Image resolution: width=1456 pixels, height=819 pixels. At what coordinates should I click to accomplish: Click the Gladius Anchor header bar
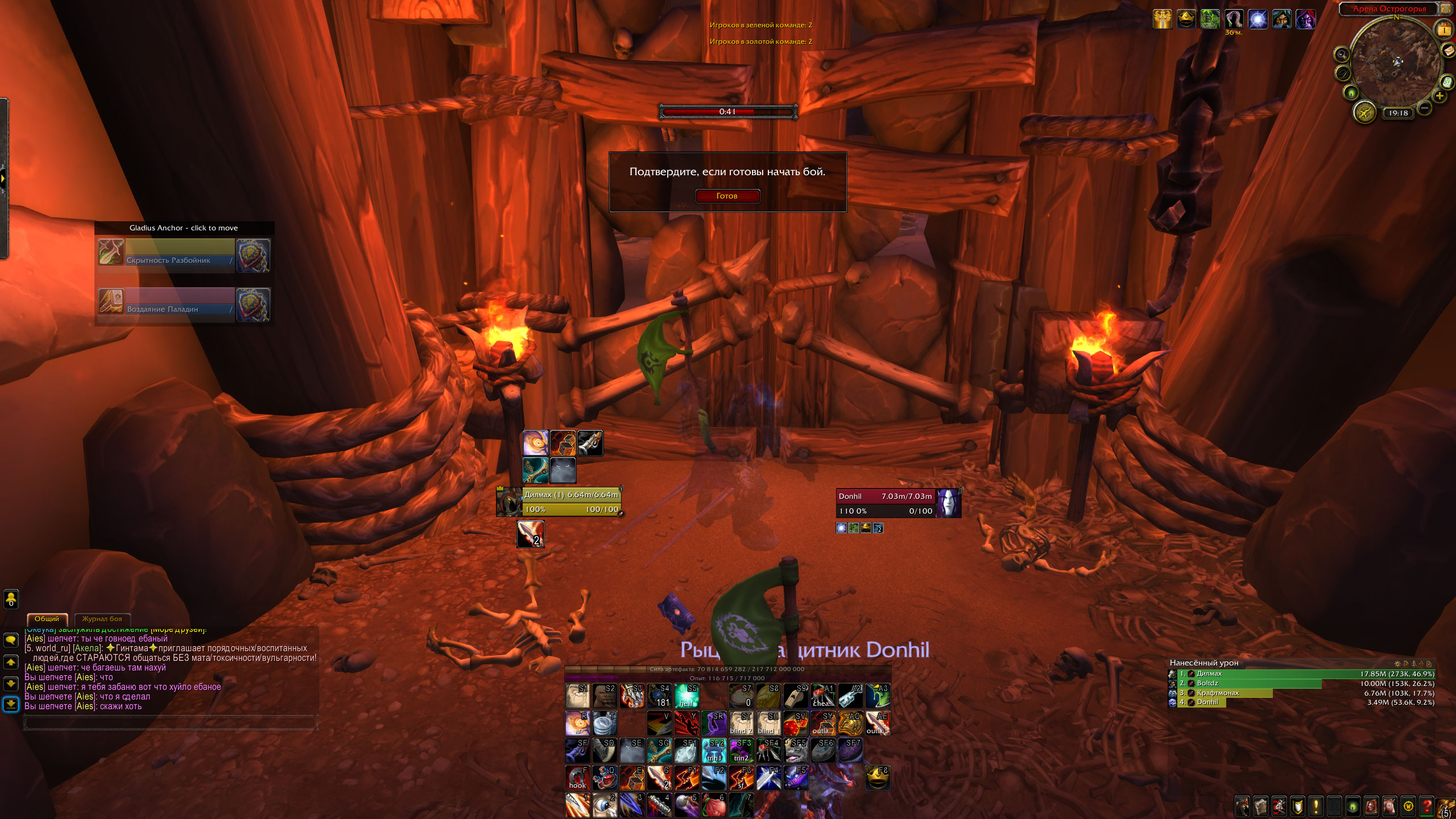(x=184, y=227)
